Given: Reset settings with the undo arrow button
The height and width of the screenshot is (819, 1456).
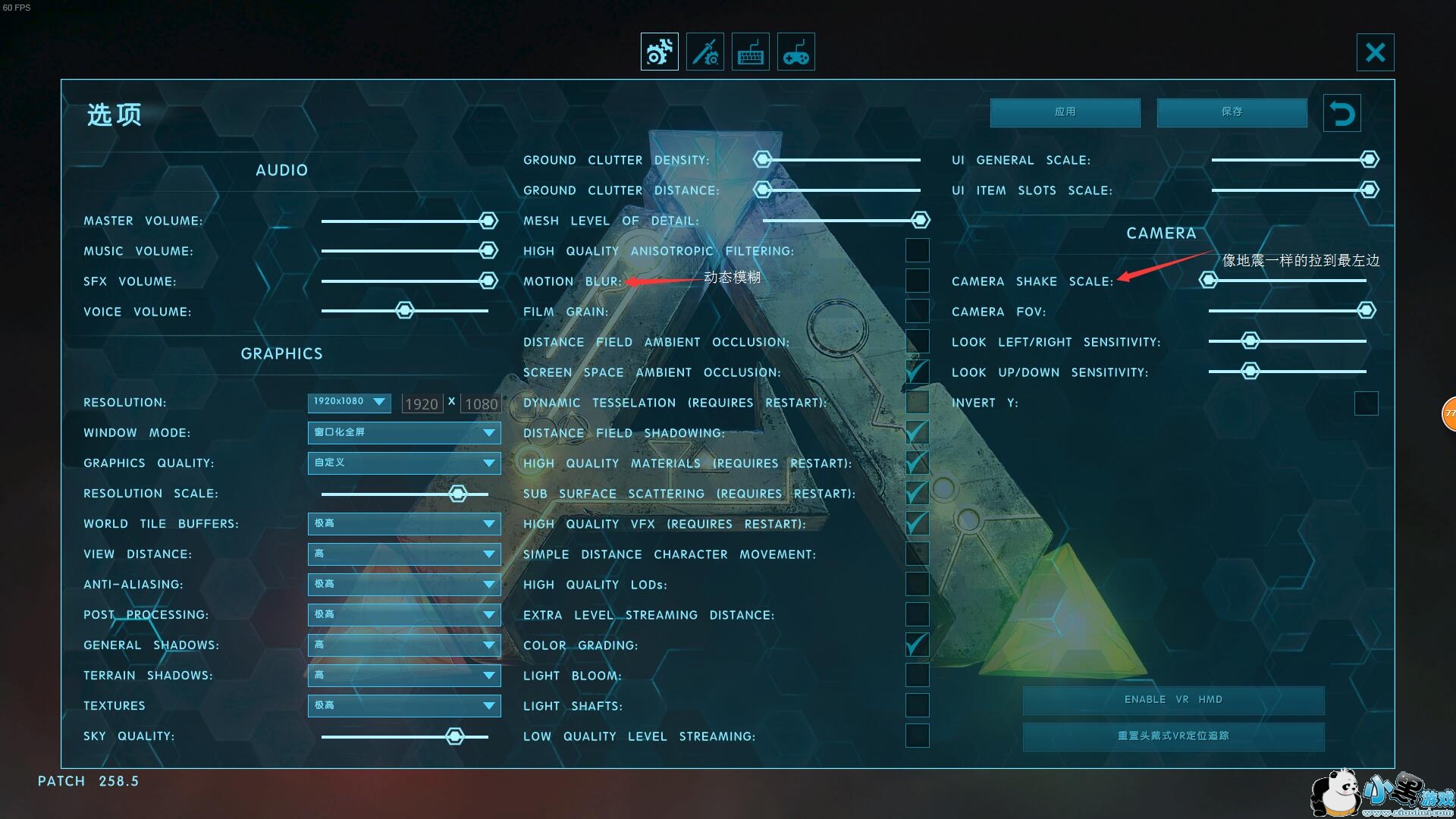Looking at the screenshot, I should point(1341,114).
